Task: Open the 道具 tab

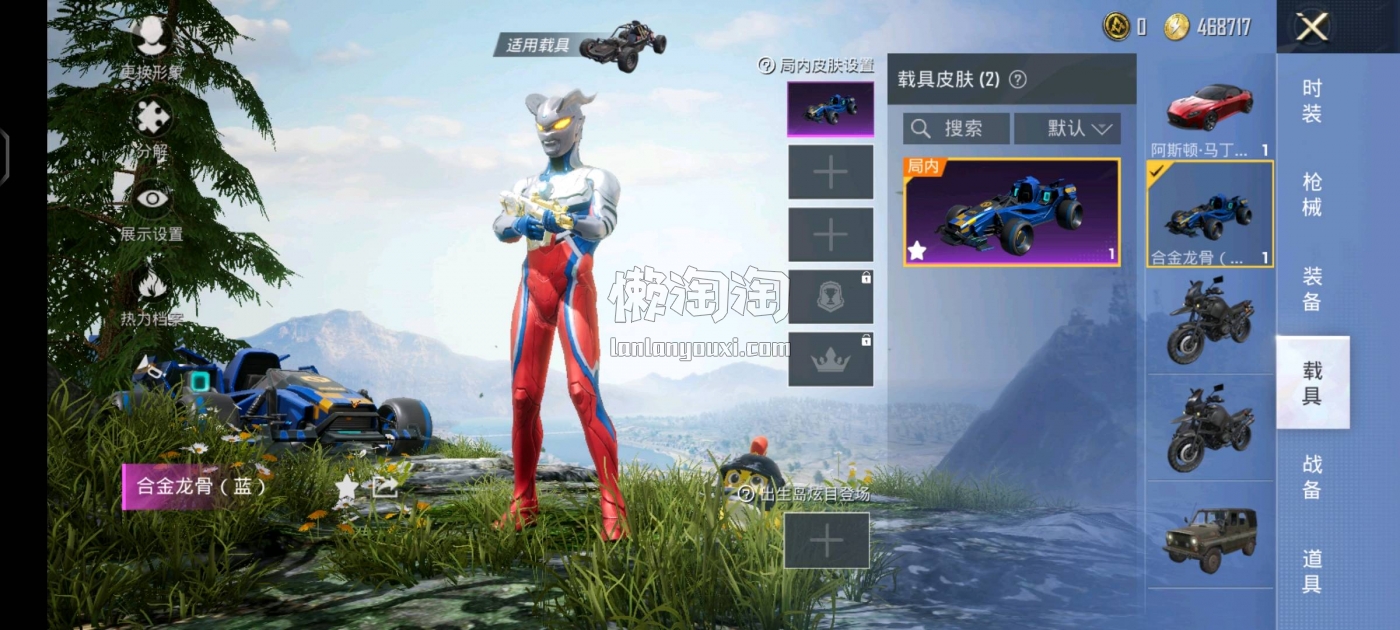Action: 1312,571
